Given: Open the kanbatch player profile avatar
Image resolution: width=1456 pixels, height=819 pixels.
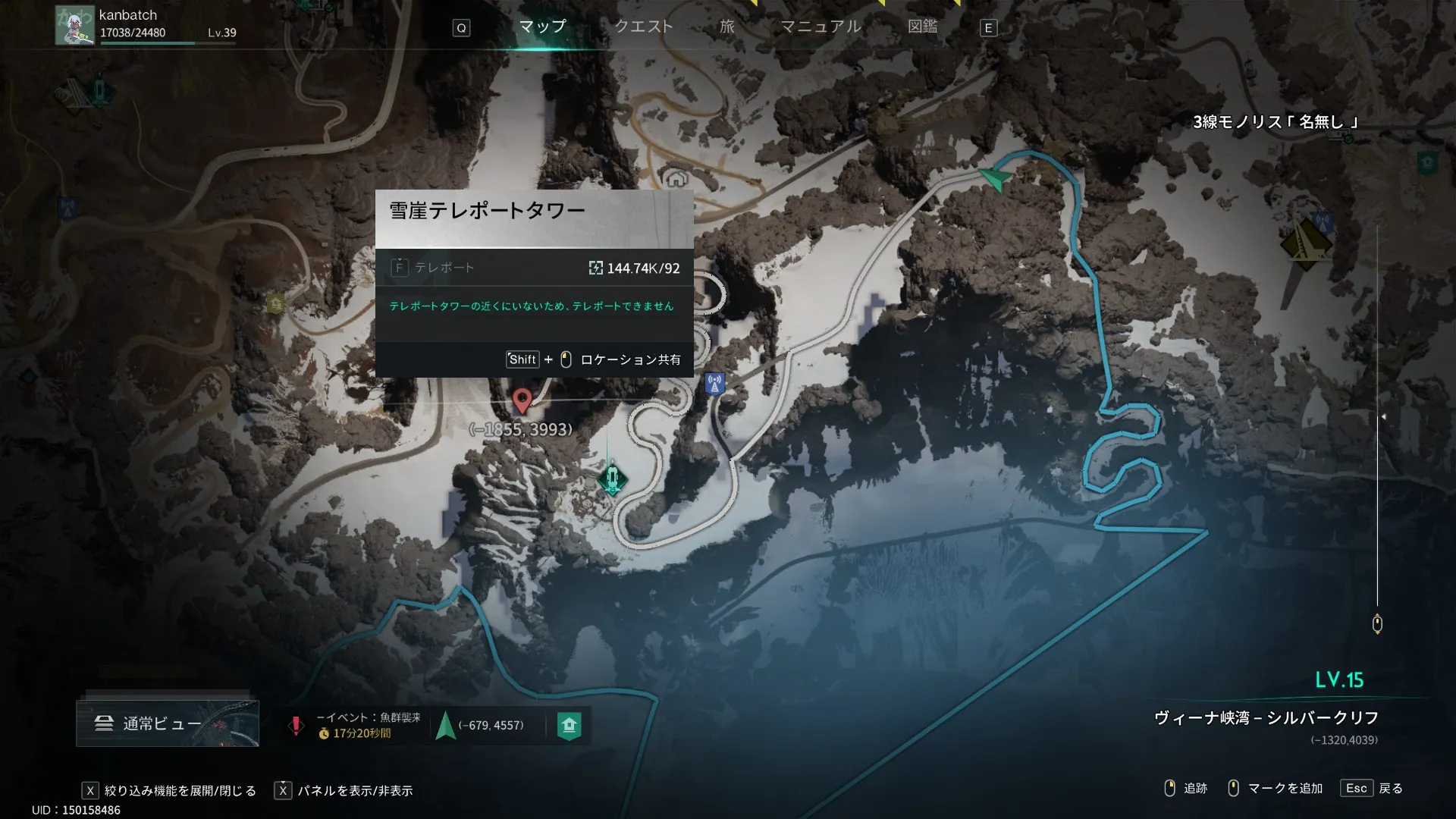Looking at the screenshot, I should (74, 25).
